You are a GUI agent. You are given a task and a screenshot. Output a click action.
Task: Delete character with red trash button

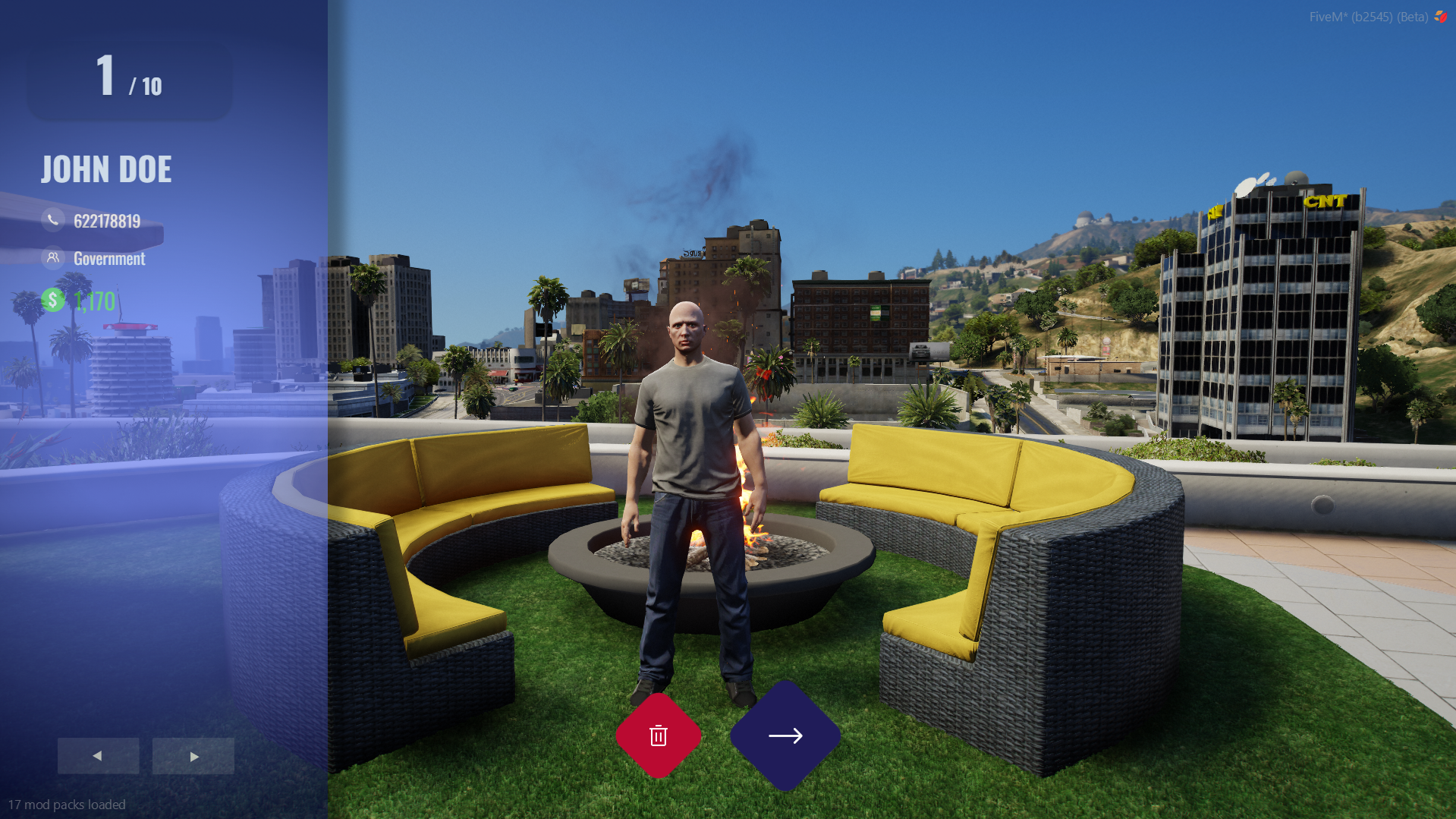[x=658, y=736]
